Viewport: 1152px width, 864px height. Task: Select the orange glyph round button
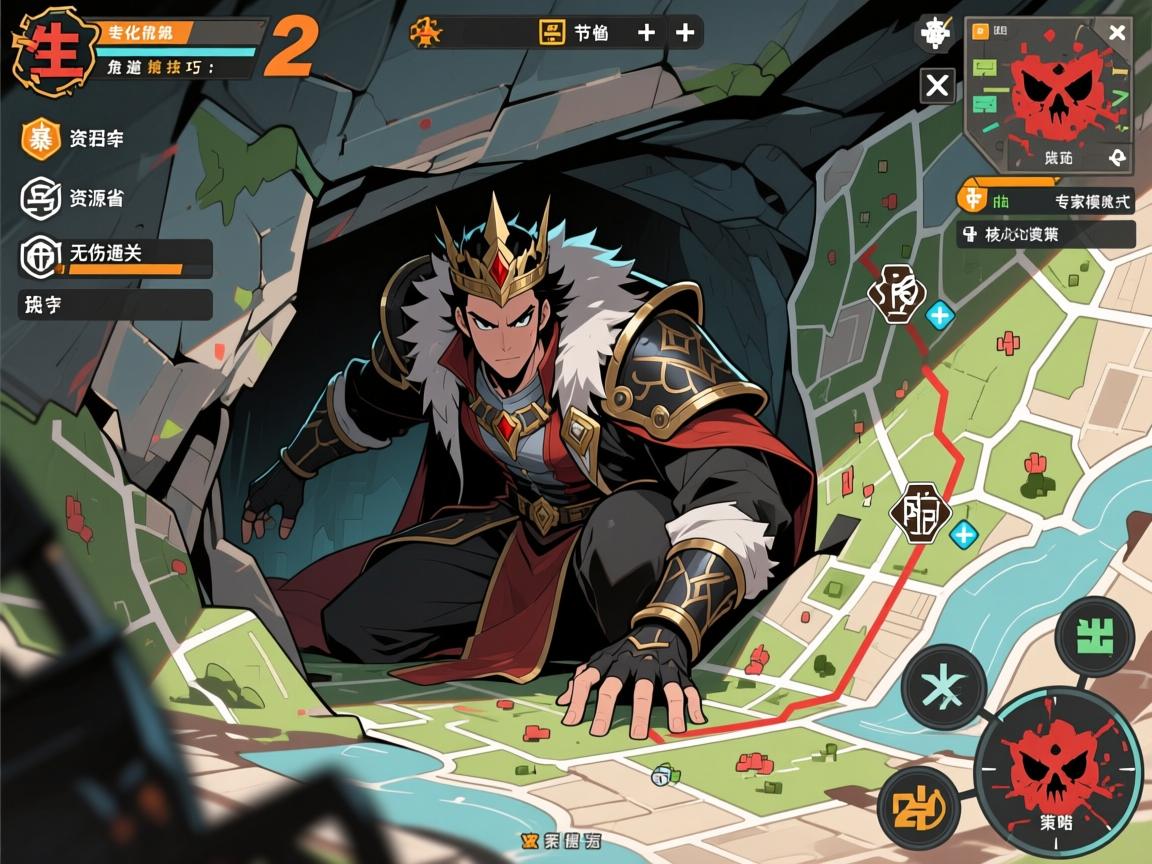912,804
